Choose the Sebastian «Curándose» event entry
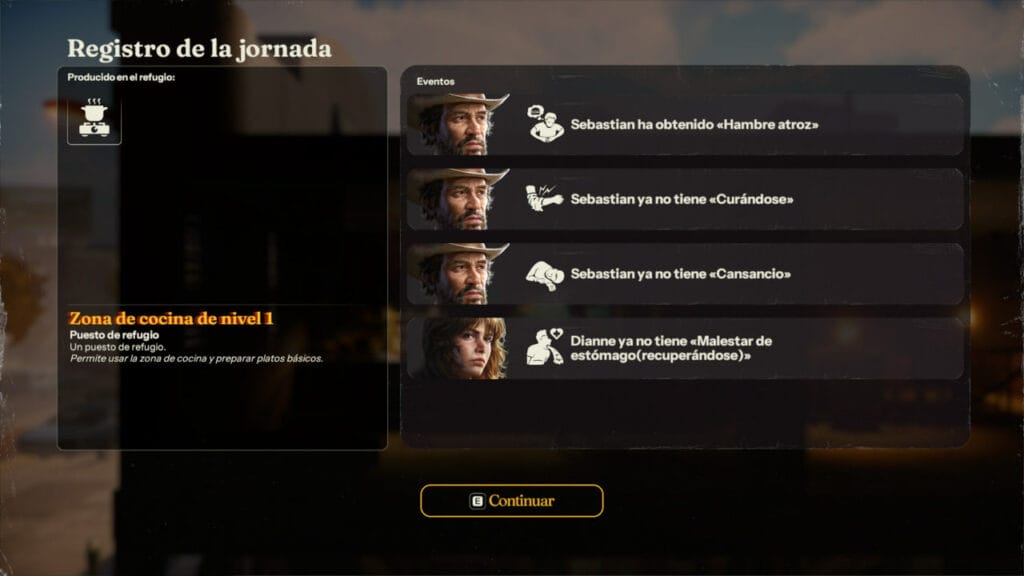Viewport: 1024px width, 576px height. point(685,199)
